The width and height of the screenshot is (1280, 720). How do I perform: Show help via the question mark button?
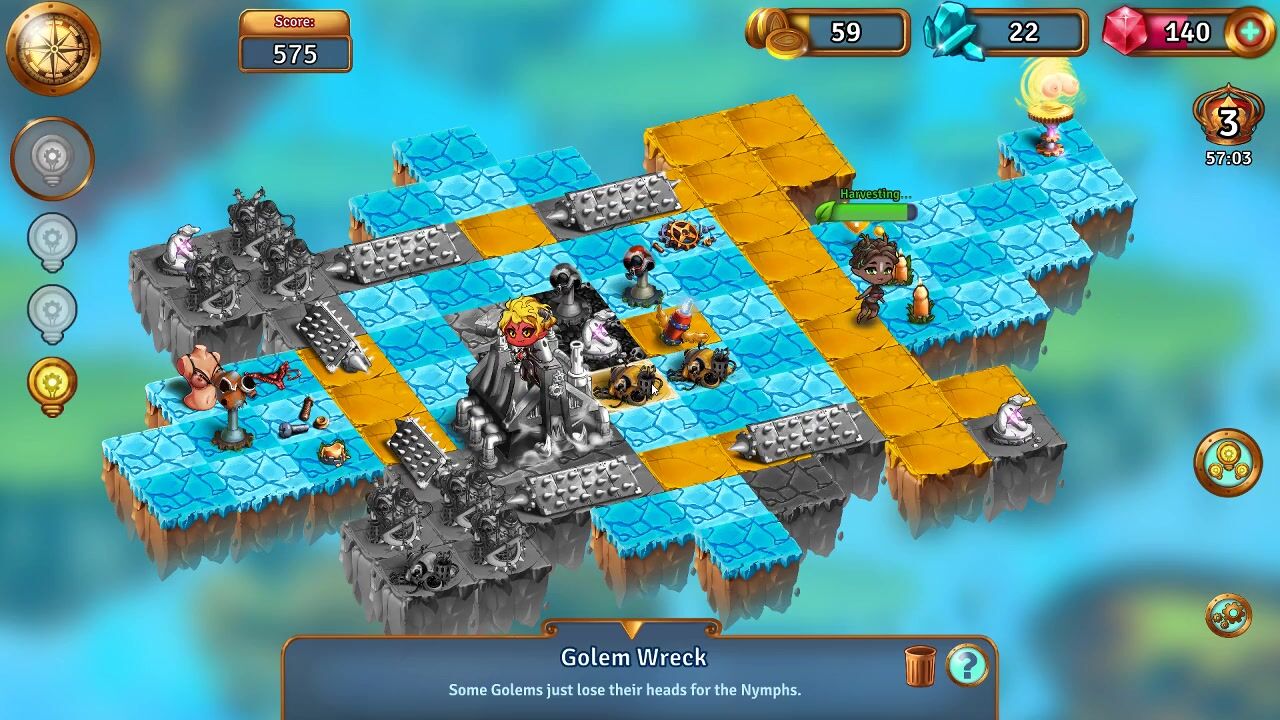967,664
